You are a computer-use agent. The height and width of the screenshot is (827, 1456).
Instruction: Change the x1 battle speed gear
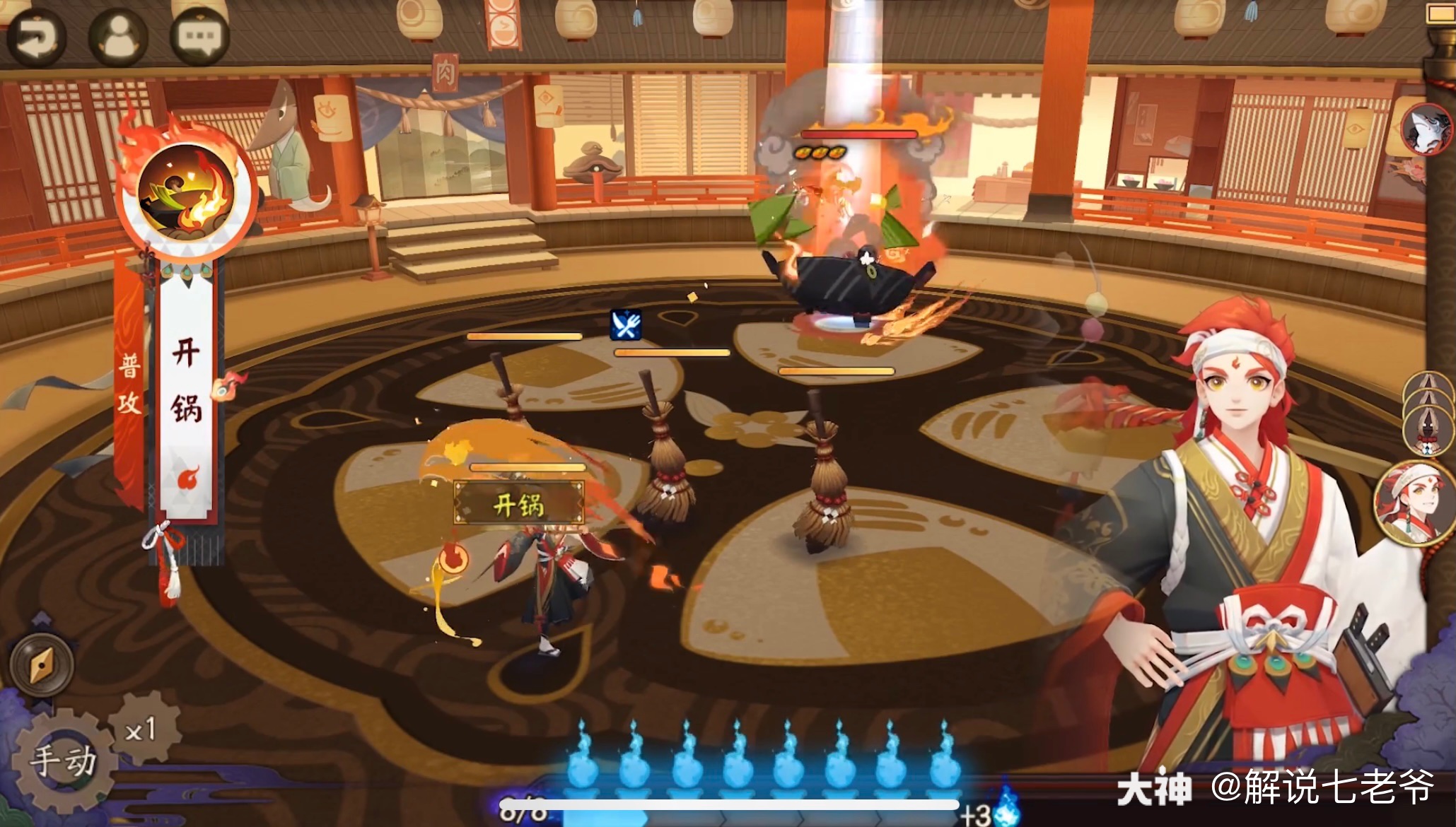141,729
